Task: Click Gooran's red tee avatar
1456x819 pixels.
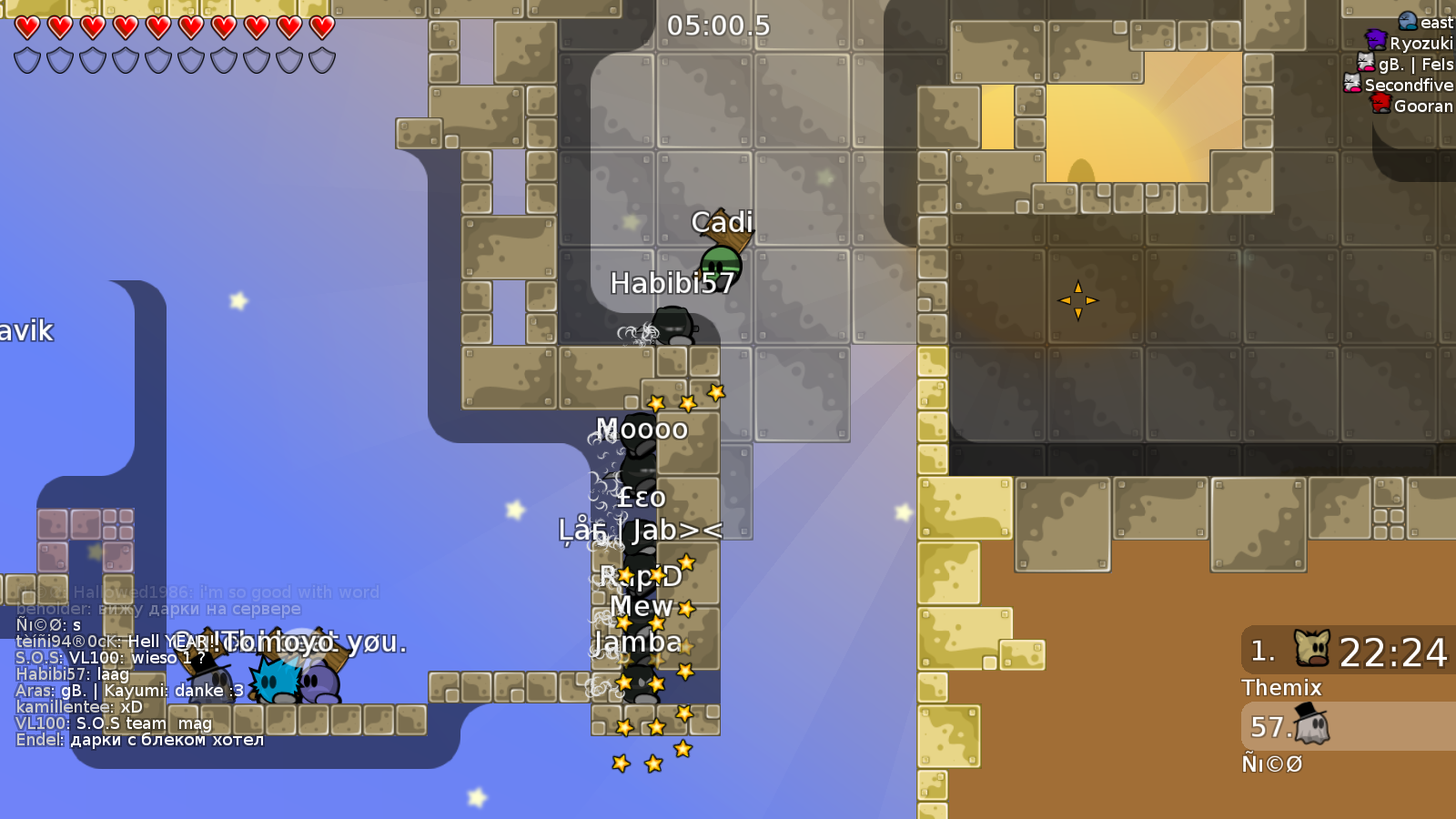Action: (1381, 106)
